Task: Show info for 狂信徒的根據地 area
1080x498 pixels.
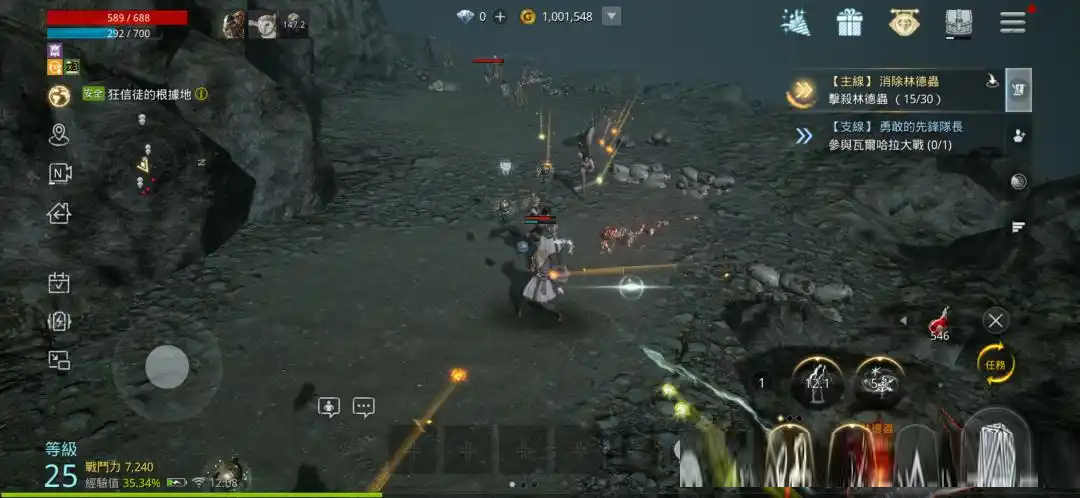Action: coord(201,94)
